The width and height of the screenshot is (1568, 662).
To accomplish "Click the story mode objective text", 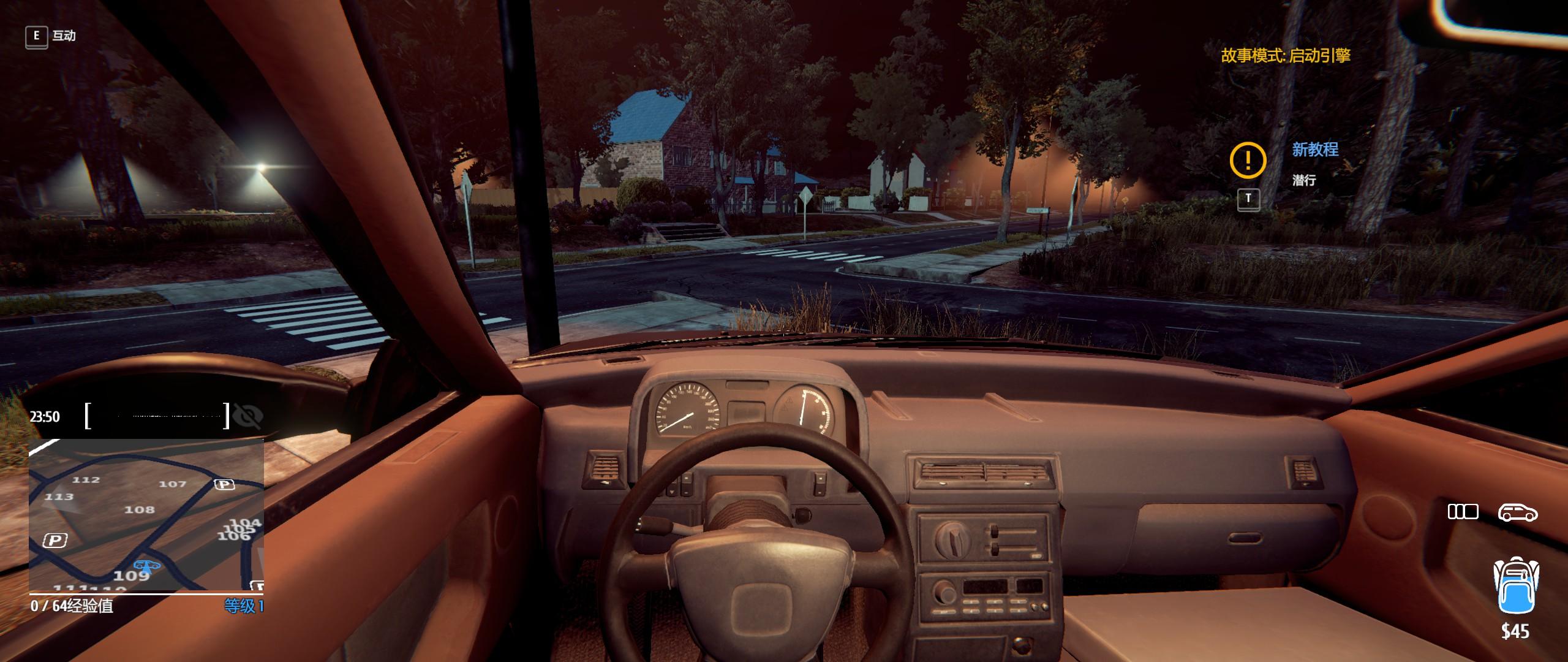I will coord(1286,56).
